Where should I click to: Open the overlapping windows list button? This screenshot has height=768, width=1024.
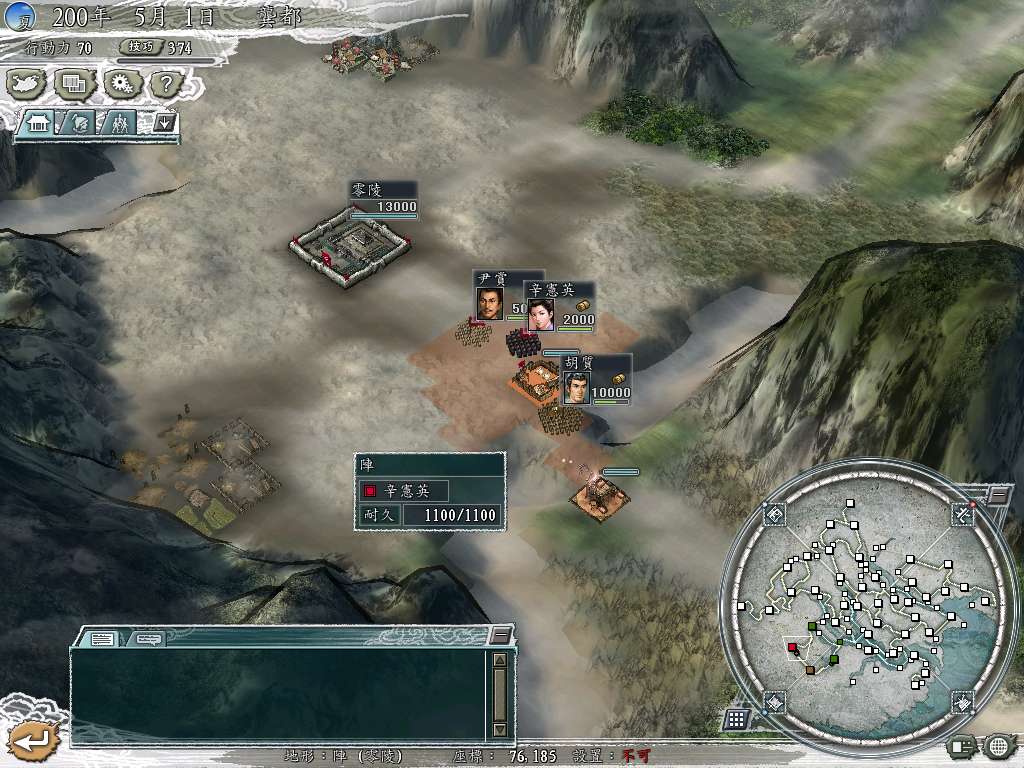[x=74, y=84]
